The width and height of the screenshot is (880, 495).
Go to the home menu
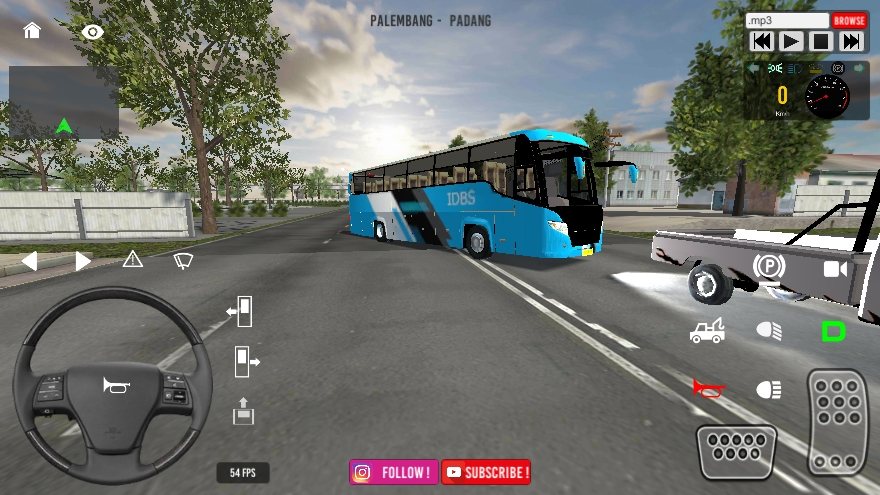point(32,30)
